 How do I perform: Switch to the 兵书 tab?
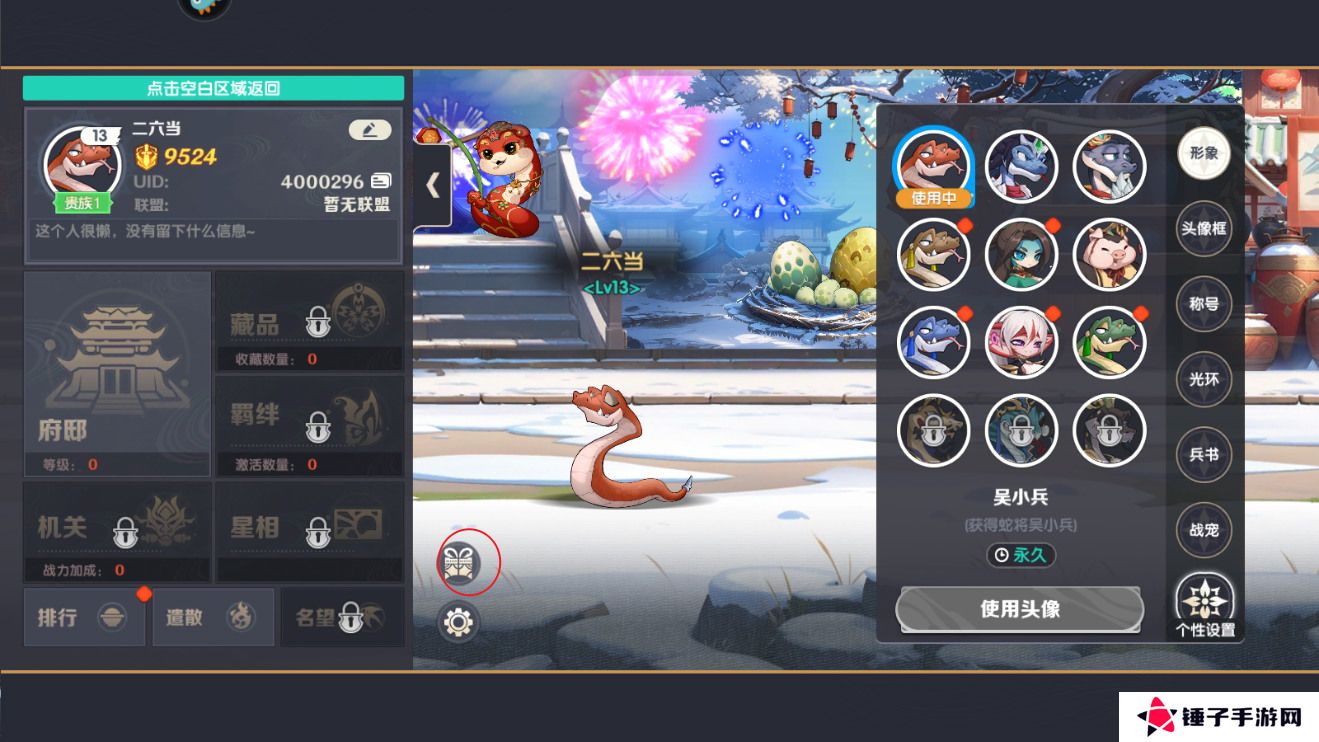pyautogui.click(x=1203, y=454)
